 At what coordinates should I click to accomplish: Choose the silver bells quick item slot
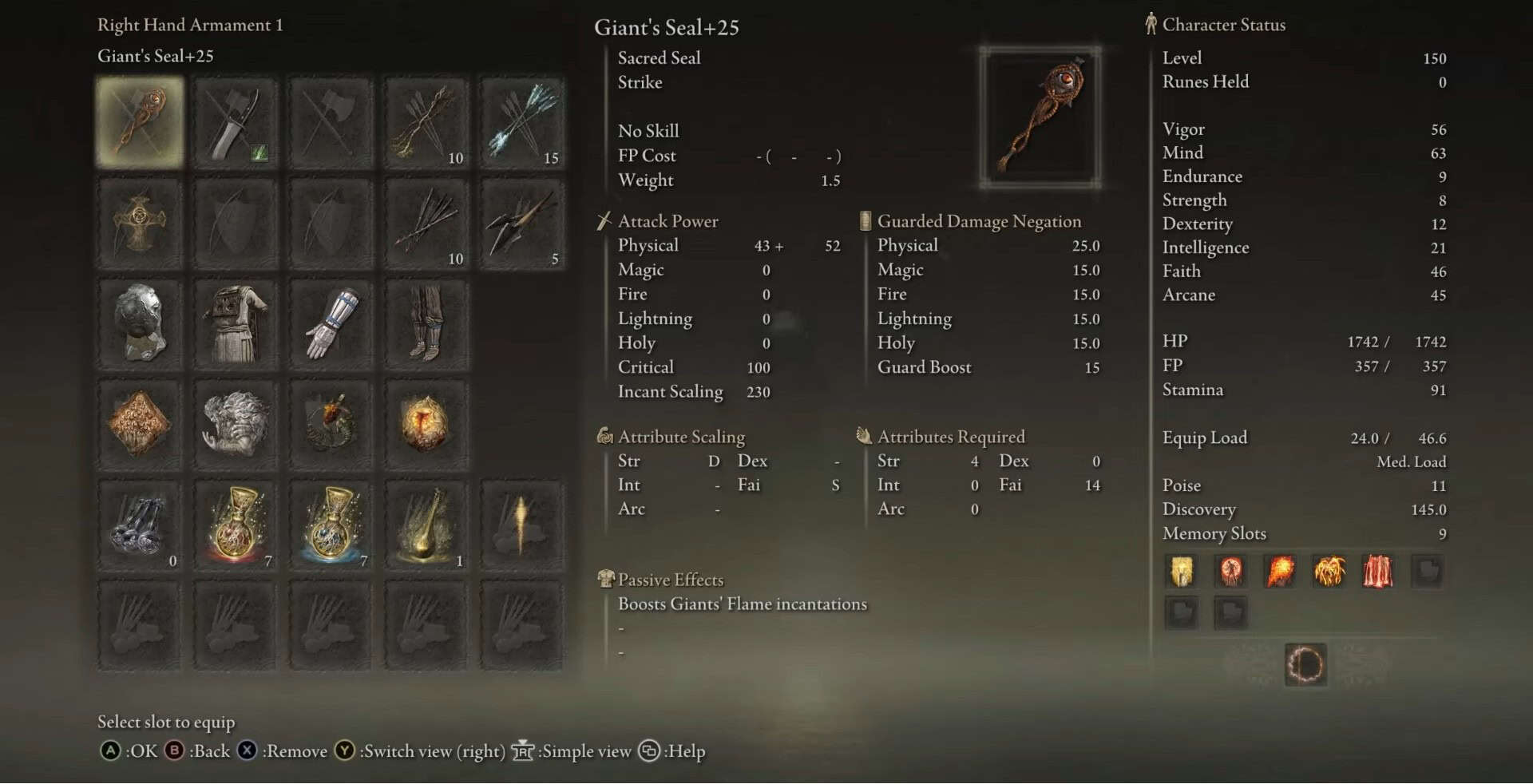140,525
